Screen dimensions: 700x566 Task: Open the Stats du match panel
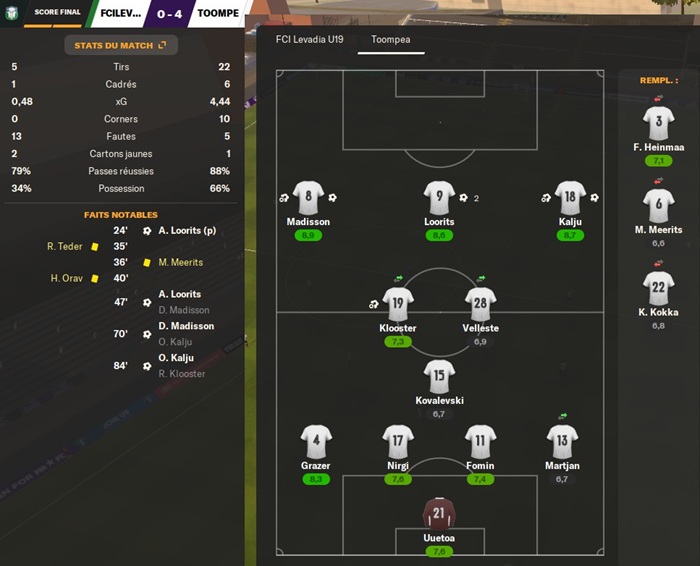pyautogui.click(x=120, y=45)
